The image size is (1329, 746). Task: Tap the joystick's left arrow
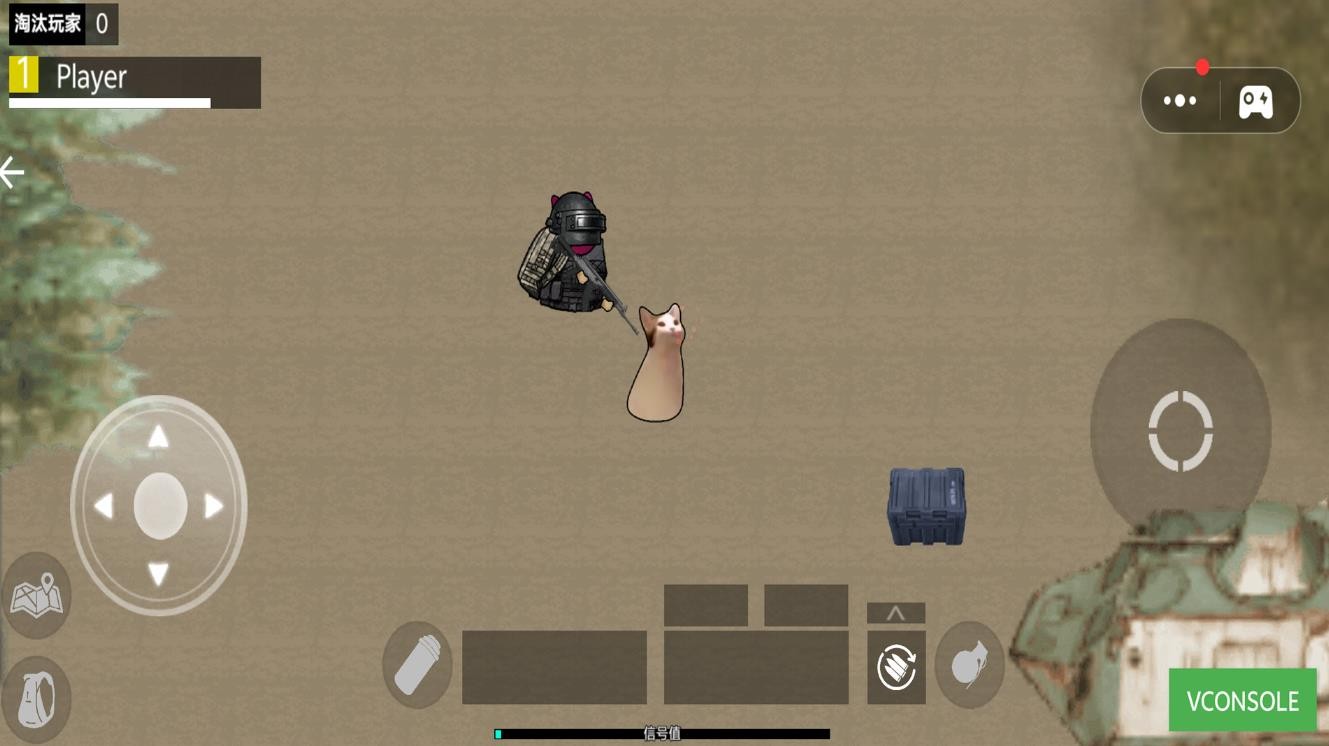click(103, 506)
